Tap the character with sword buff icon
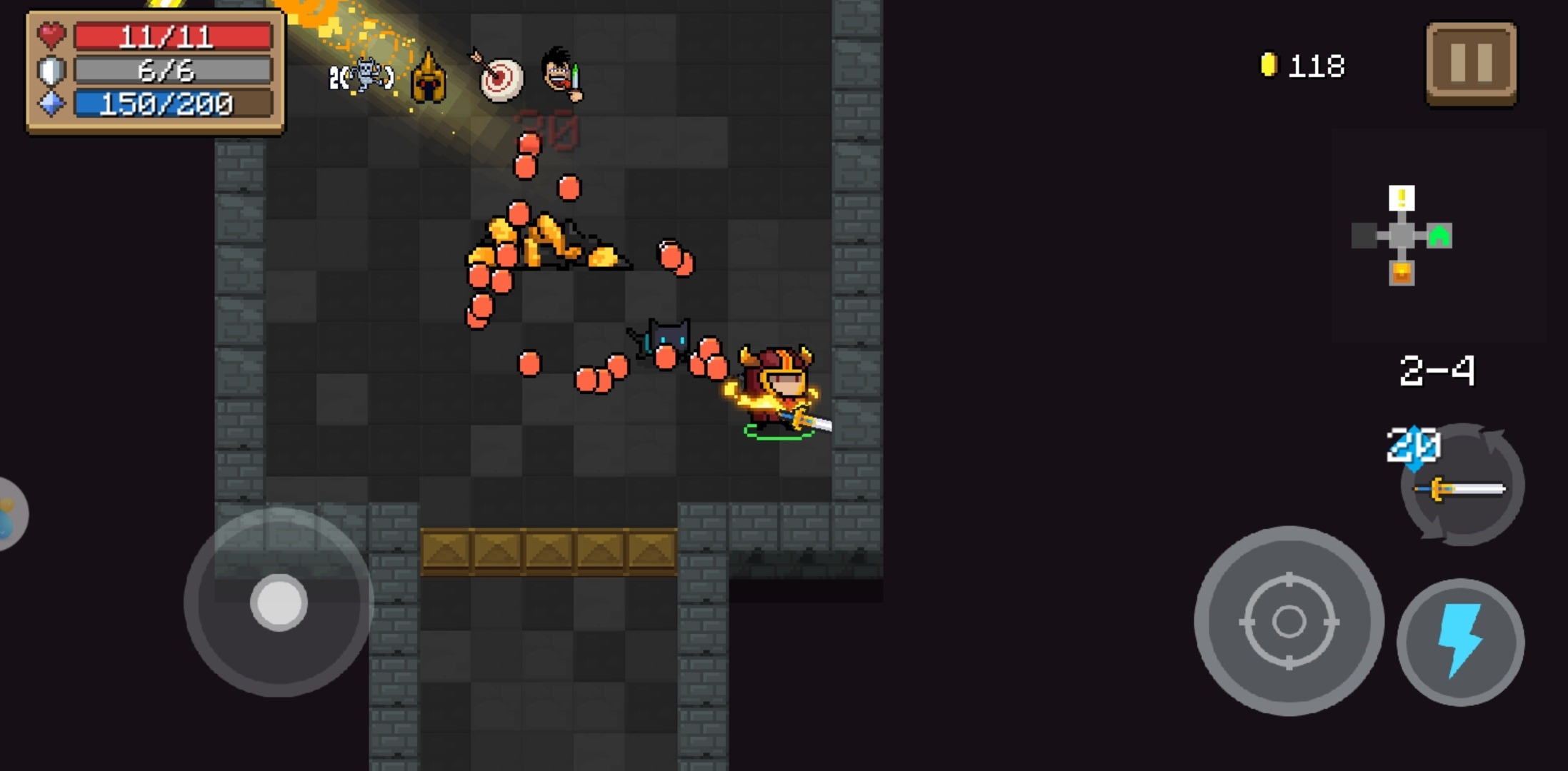 [563, 74]
